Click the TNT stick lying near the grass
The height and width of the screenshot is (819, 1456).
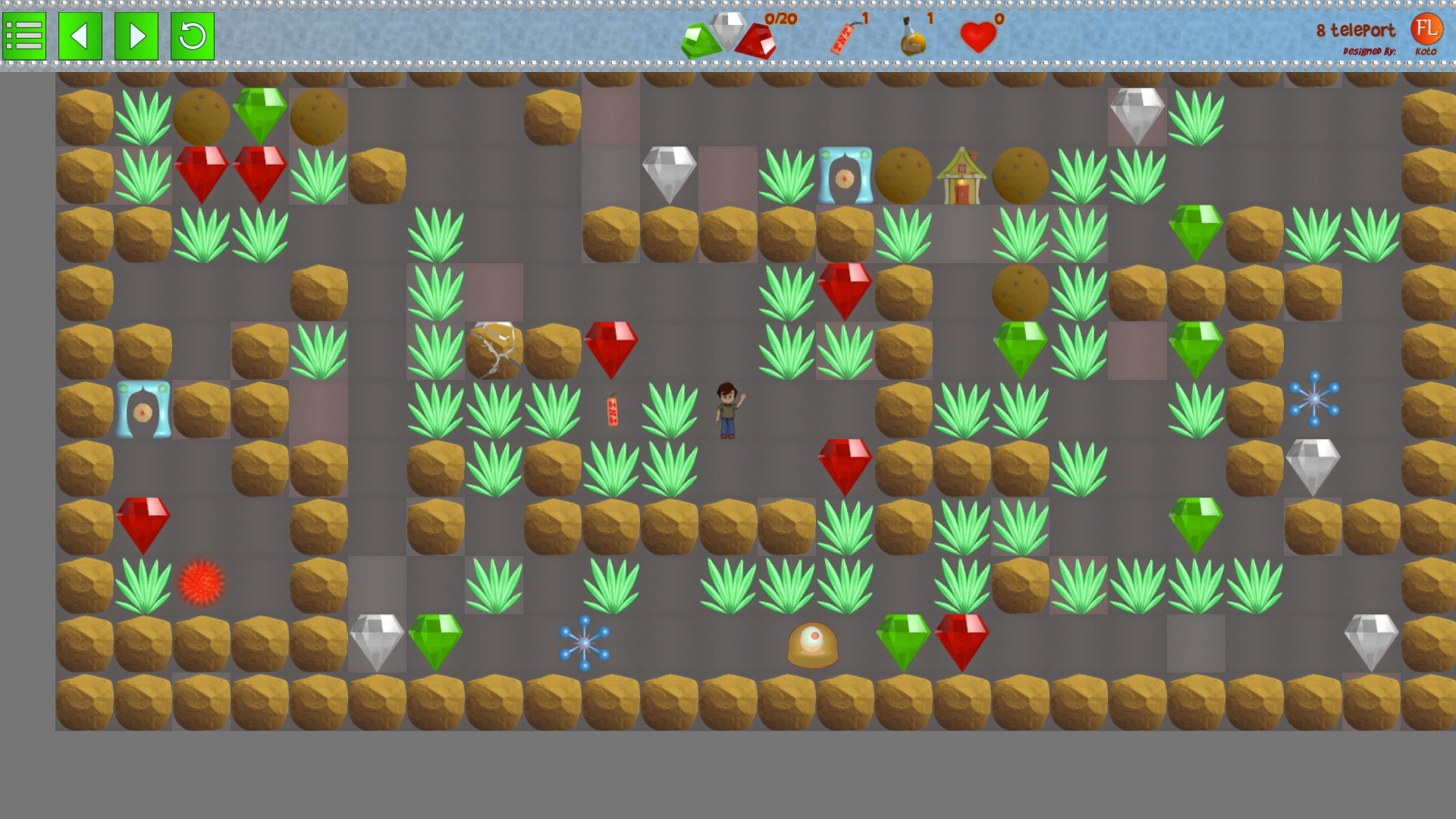pos(611,409)
